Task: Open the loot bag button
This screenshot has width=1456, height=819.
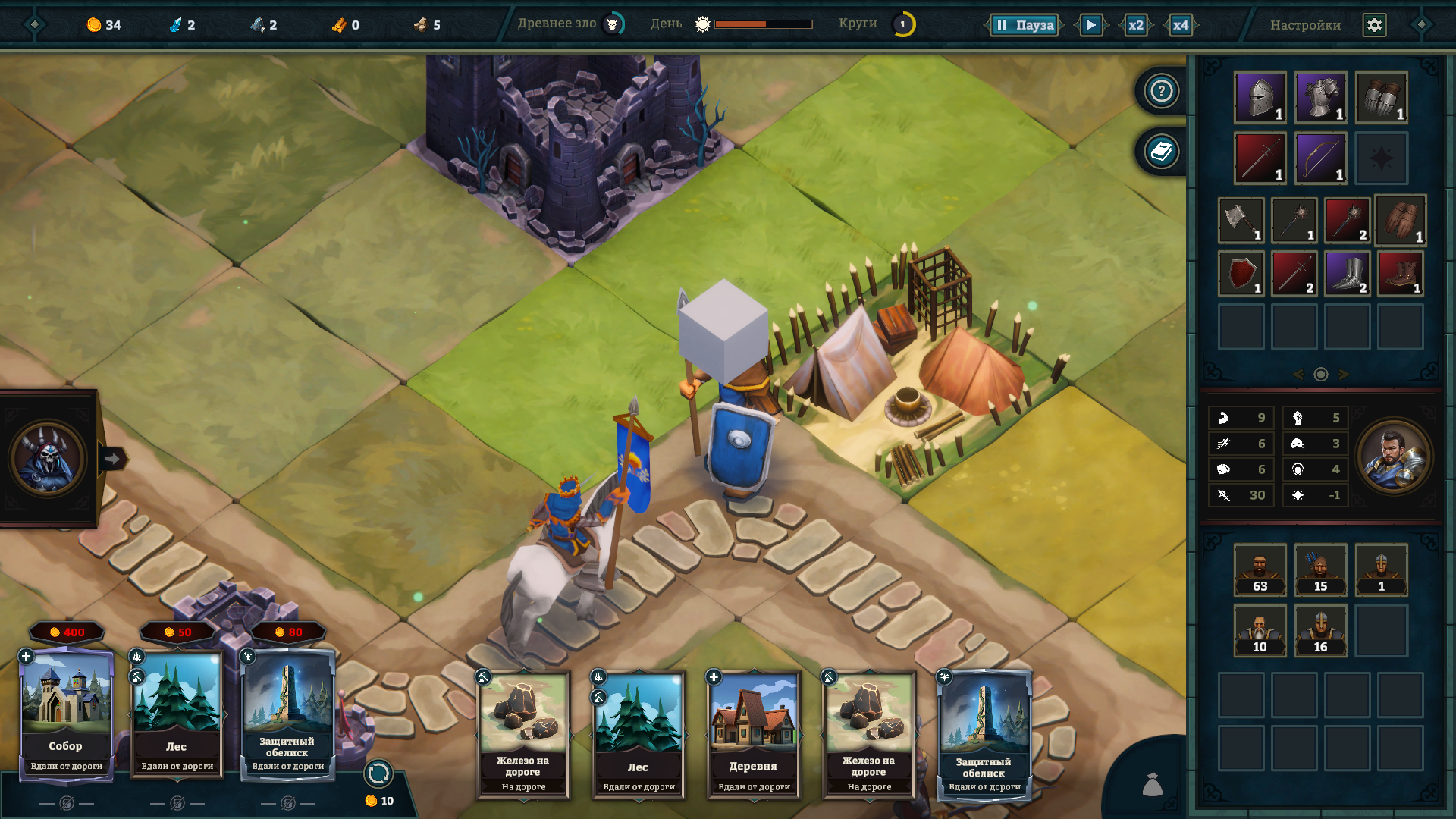Action: (1153, 785)
